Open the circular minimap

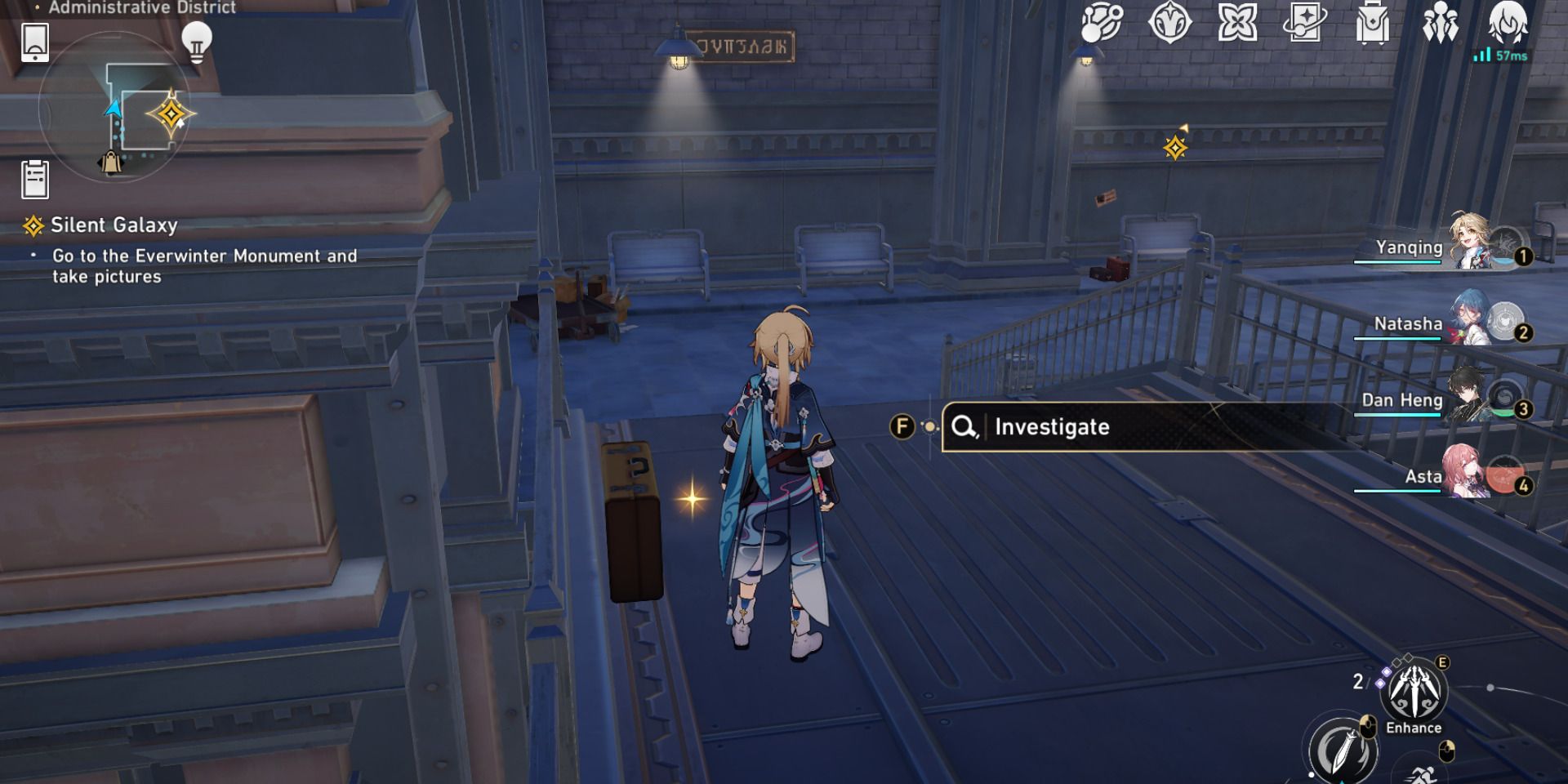(114, 106)
